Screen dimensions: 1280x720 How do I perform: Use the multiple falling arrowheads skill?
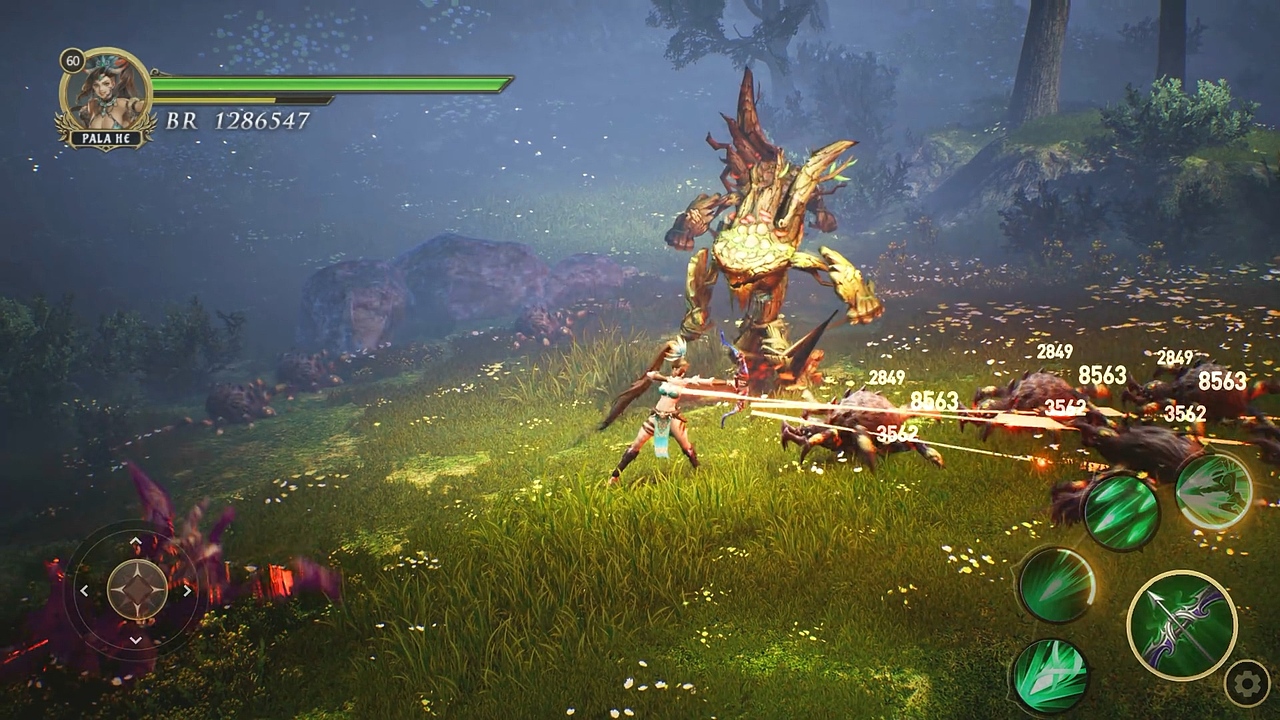coord(1121,511)
